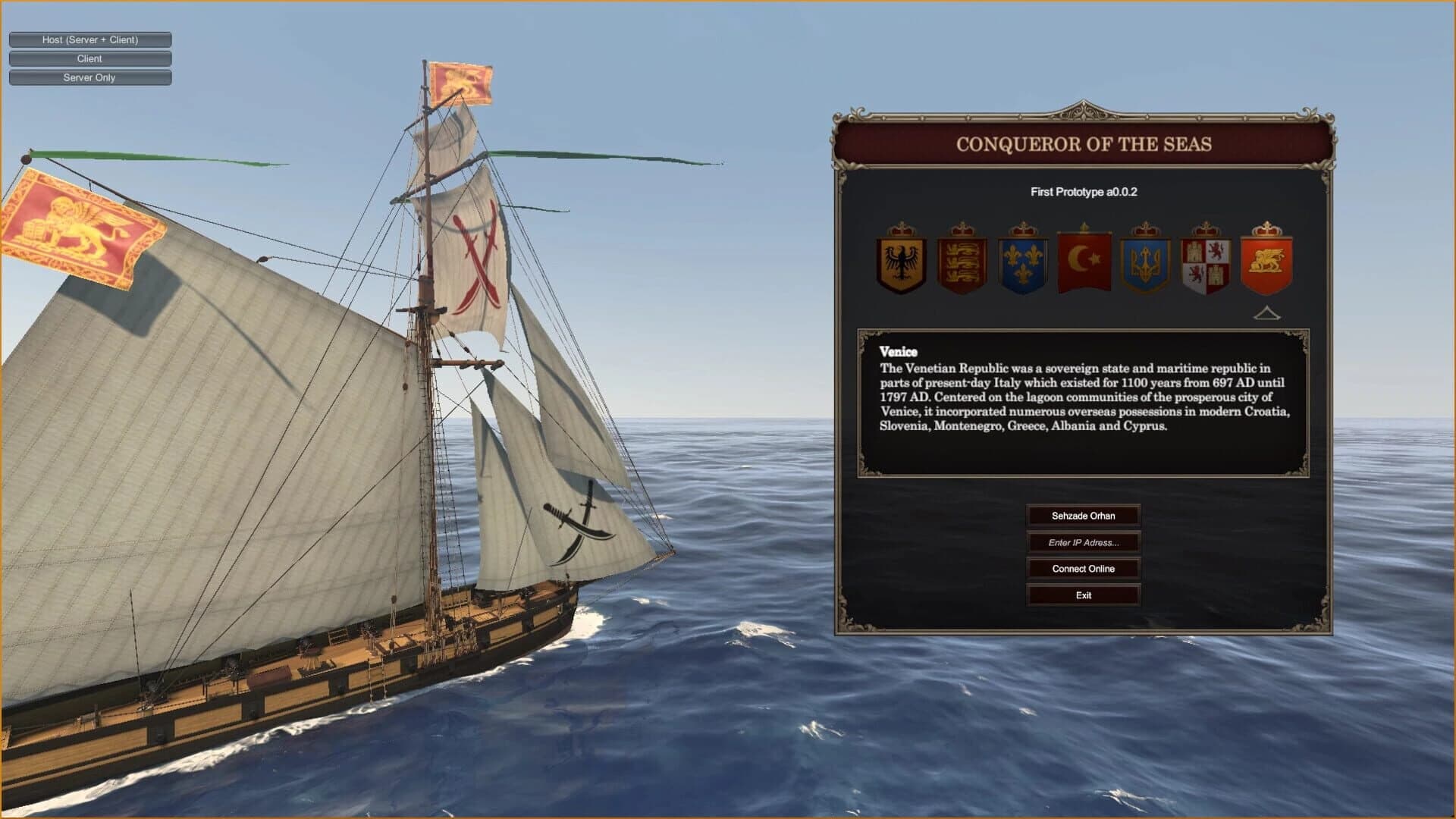Click the Exit button
Image resolution: width=1456 pixels, height=819 pixels.
click(x=1082, y=595)
